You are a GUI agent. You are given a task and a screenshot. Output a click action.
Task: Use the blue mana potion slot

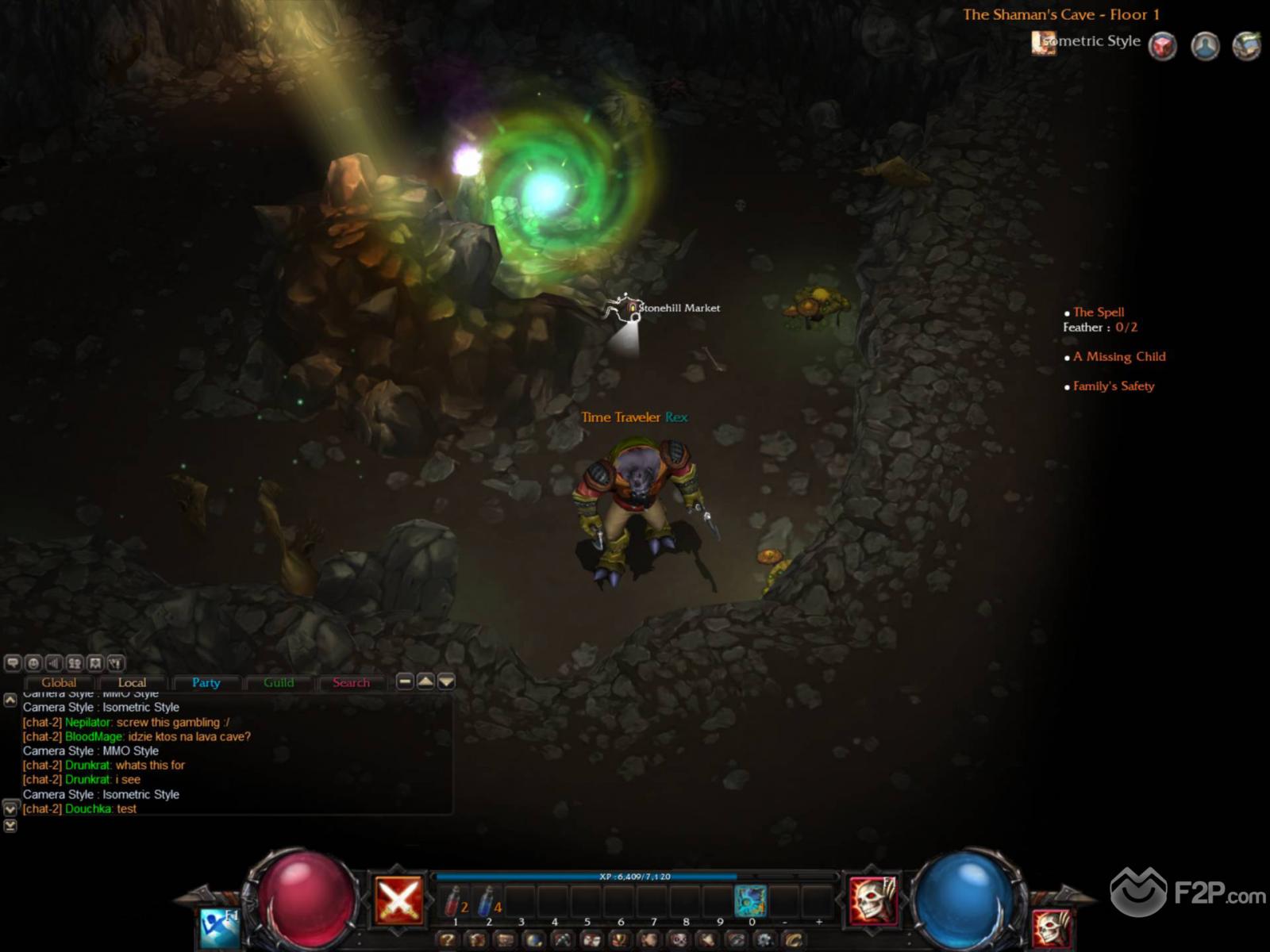point(488,901)
